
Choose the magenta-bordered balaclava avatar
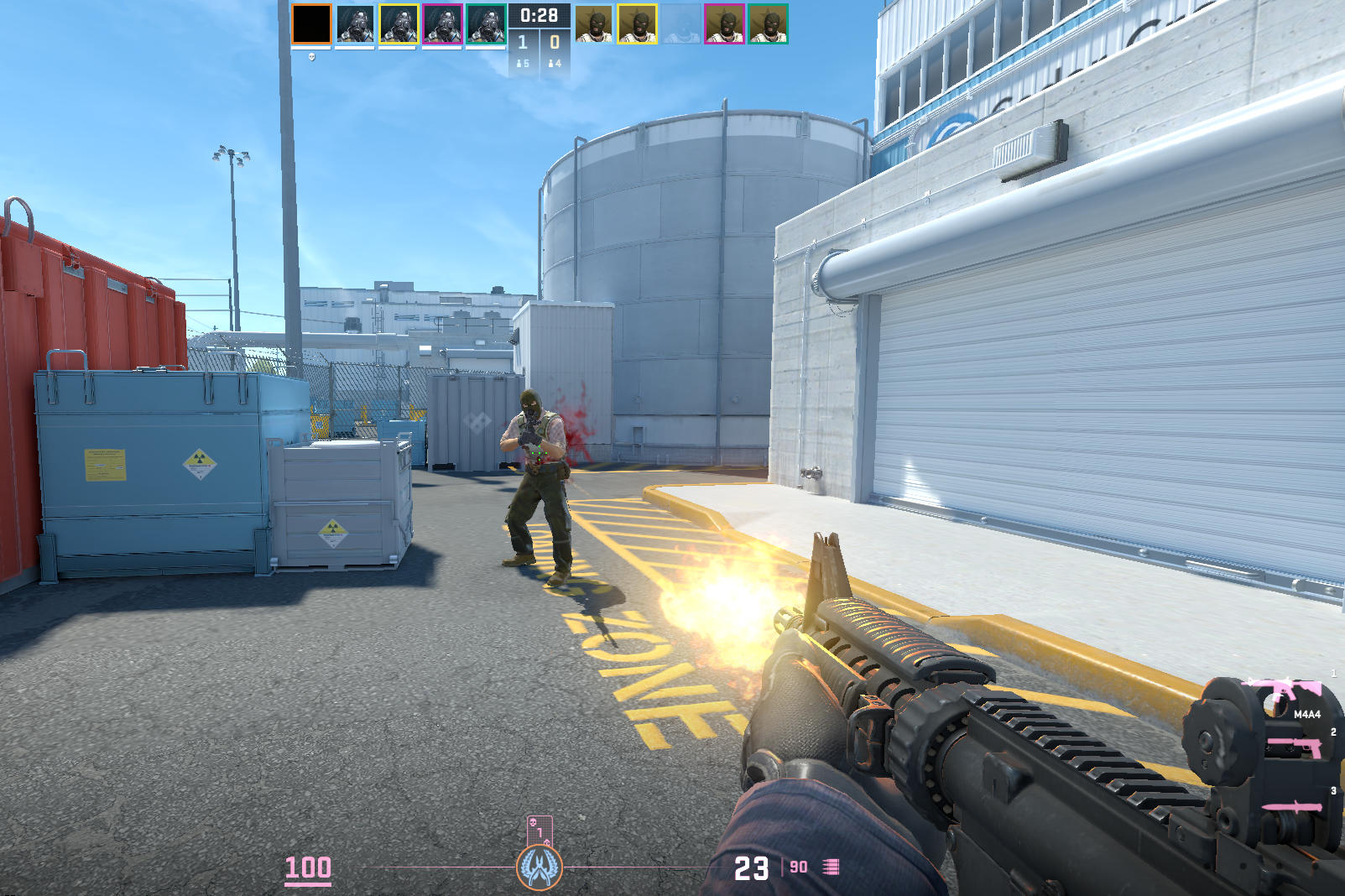pyautogui.click(x=724, y=23)
